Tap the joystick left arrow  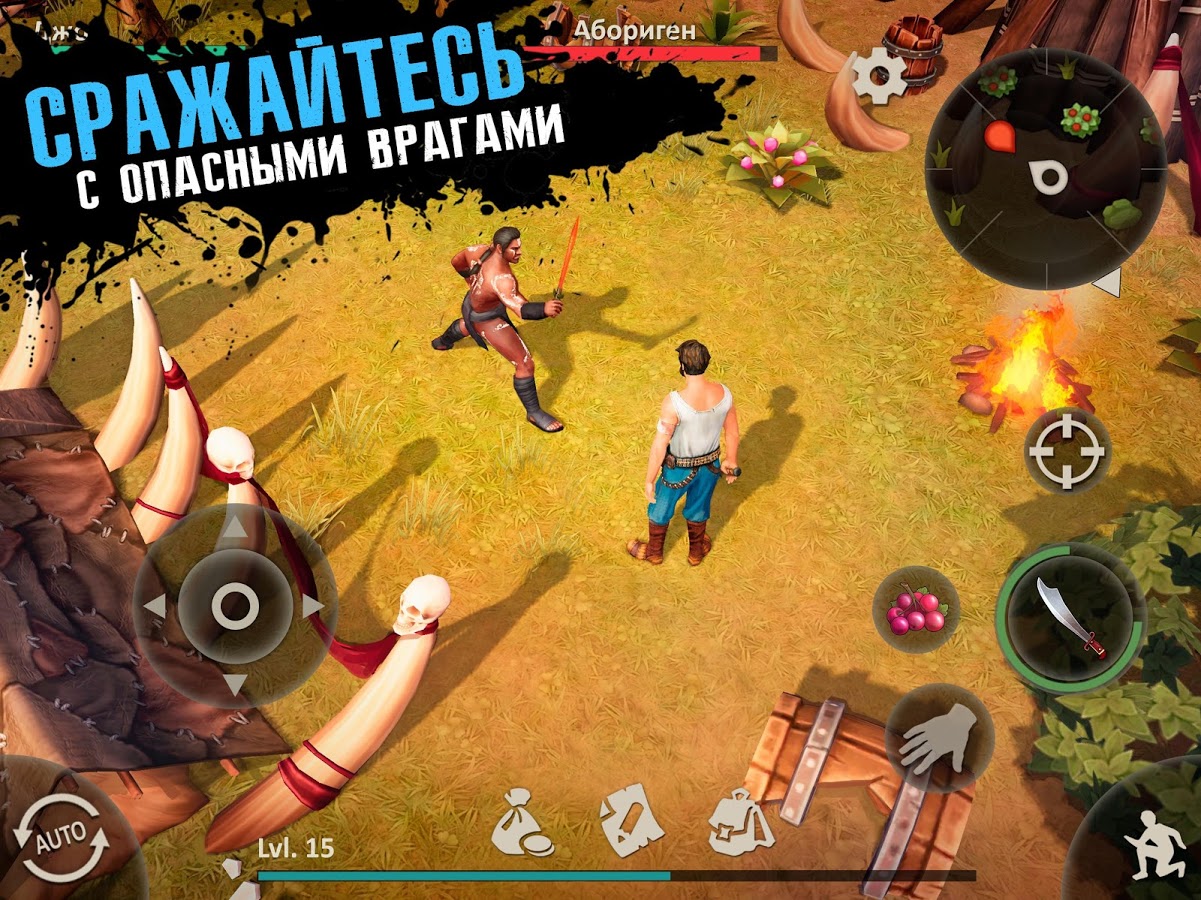(156, 606)
